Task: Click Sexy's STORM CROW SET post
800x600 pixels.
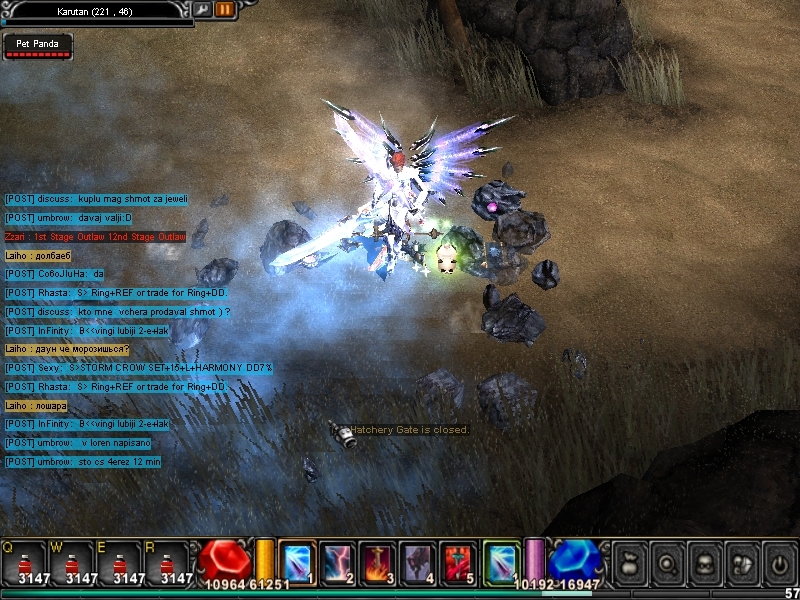Action: coord(138,368)
